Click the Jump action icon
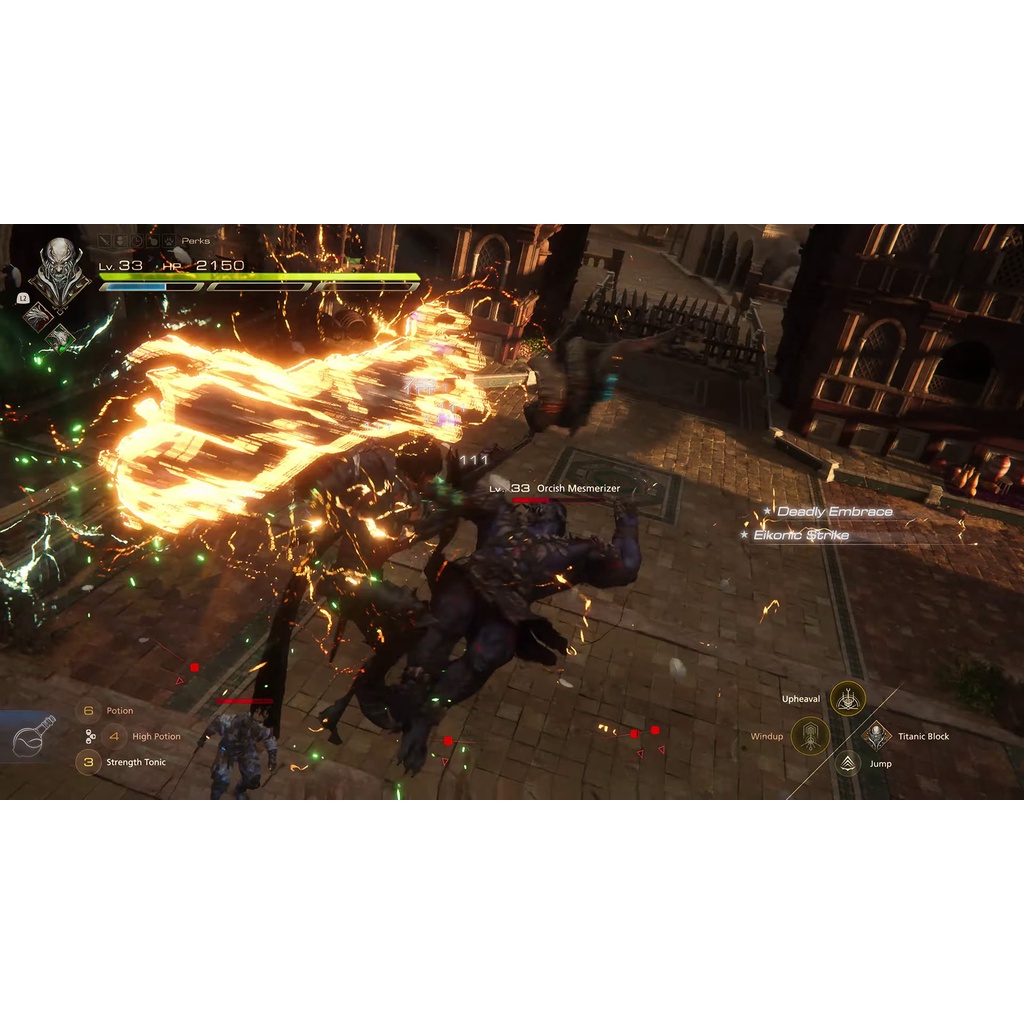 pos(848,764)
